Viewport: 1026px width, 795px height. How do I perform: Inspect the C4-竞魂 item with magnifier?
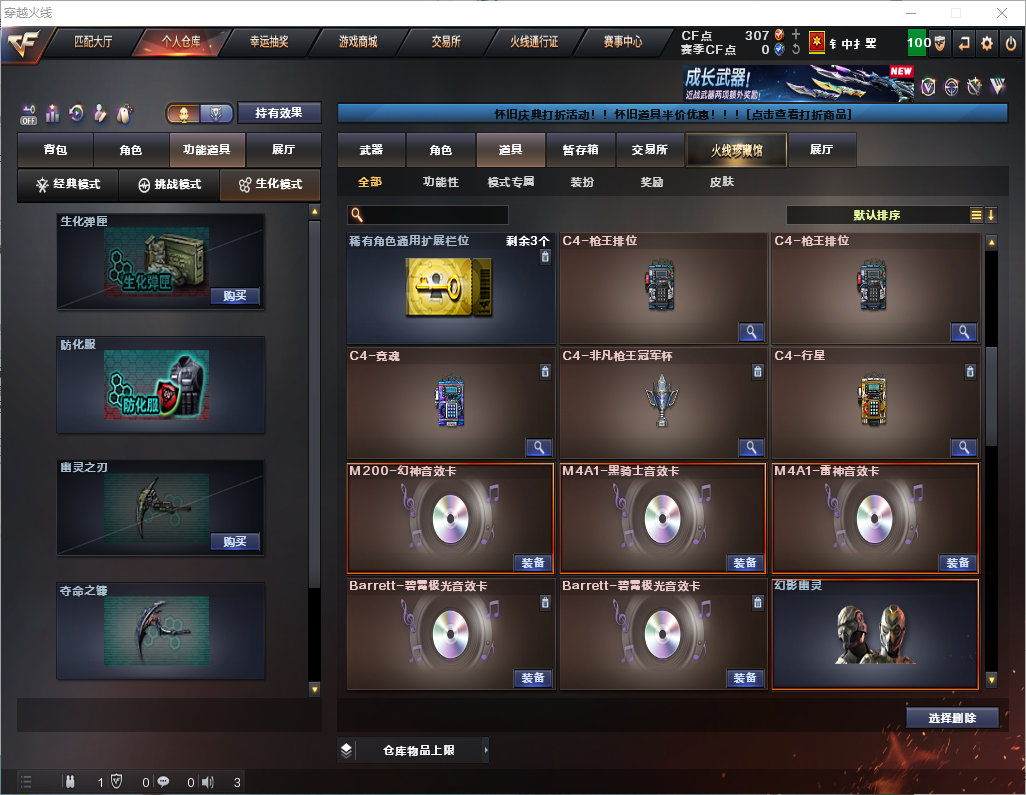[538, 447]
